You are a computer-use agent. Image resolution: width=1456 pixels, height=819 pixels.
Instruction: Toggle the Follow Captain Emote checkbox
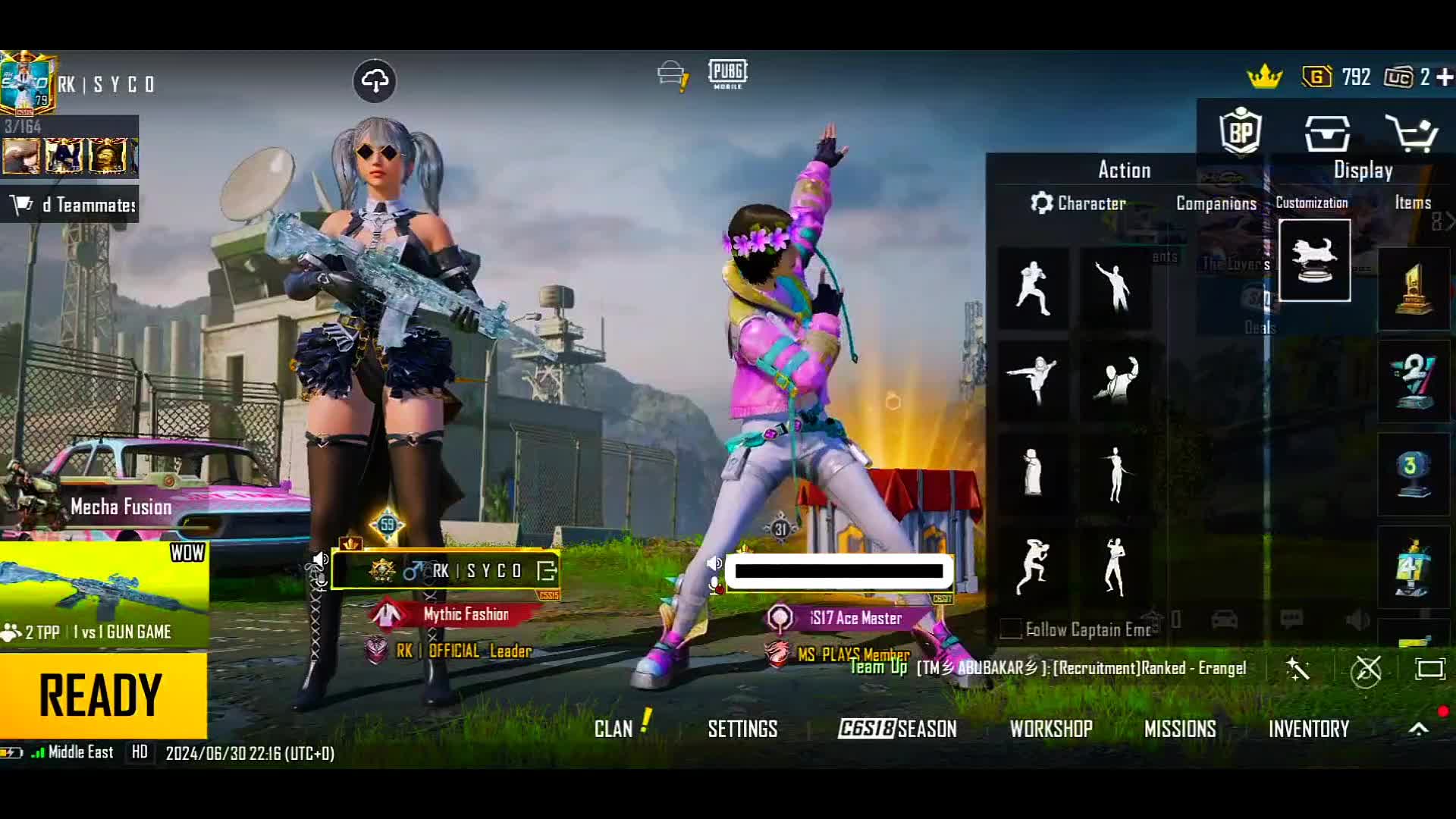pyautogui.click(x=1010, y=629)
